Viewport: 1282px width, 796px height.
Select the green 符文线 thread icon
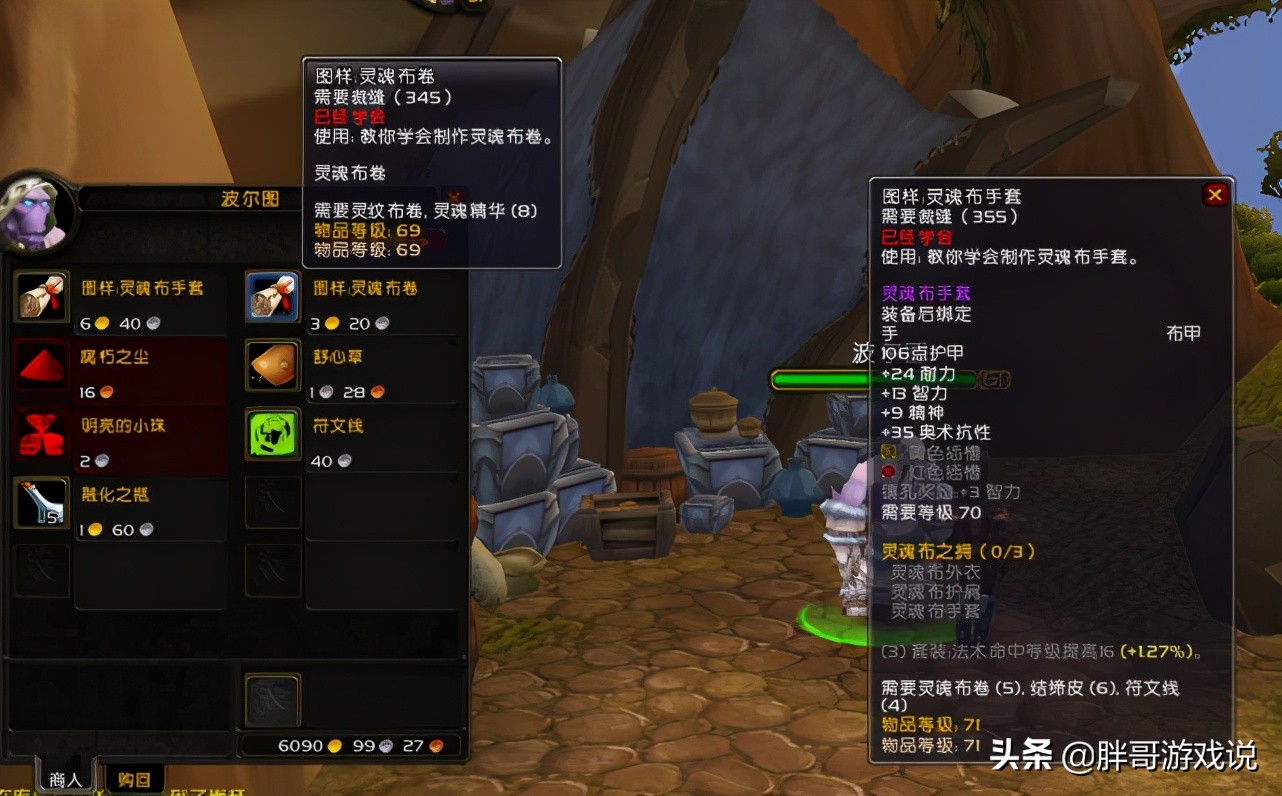pos(272,435)
